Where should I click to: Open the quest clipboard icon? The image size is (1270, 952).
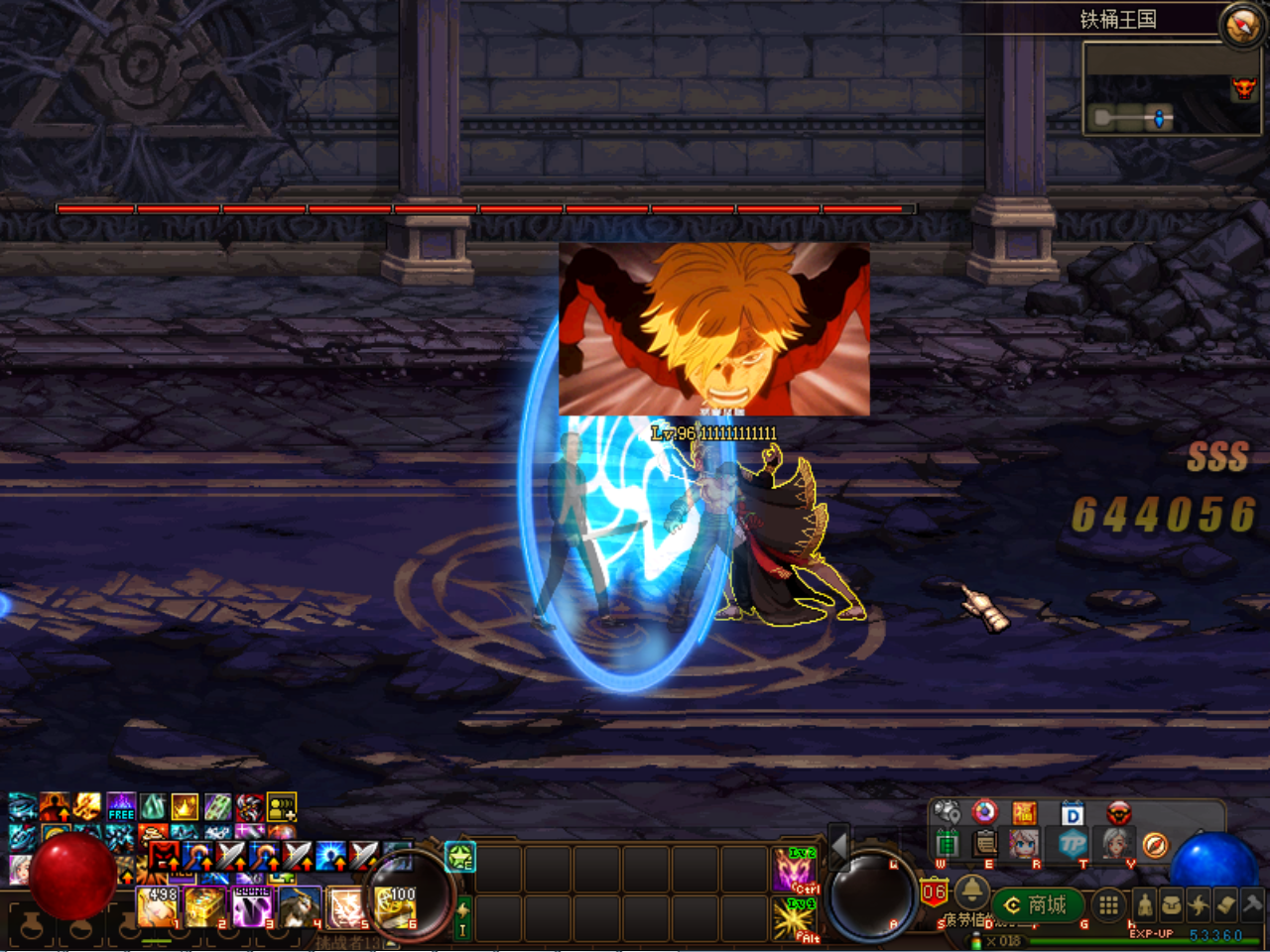(x=985, y=844)
